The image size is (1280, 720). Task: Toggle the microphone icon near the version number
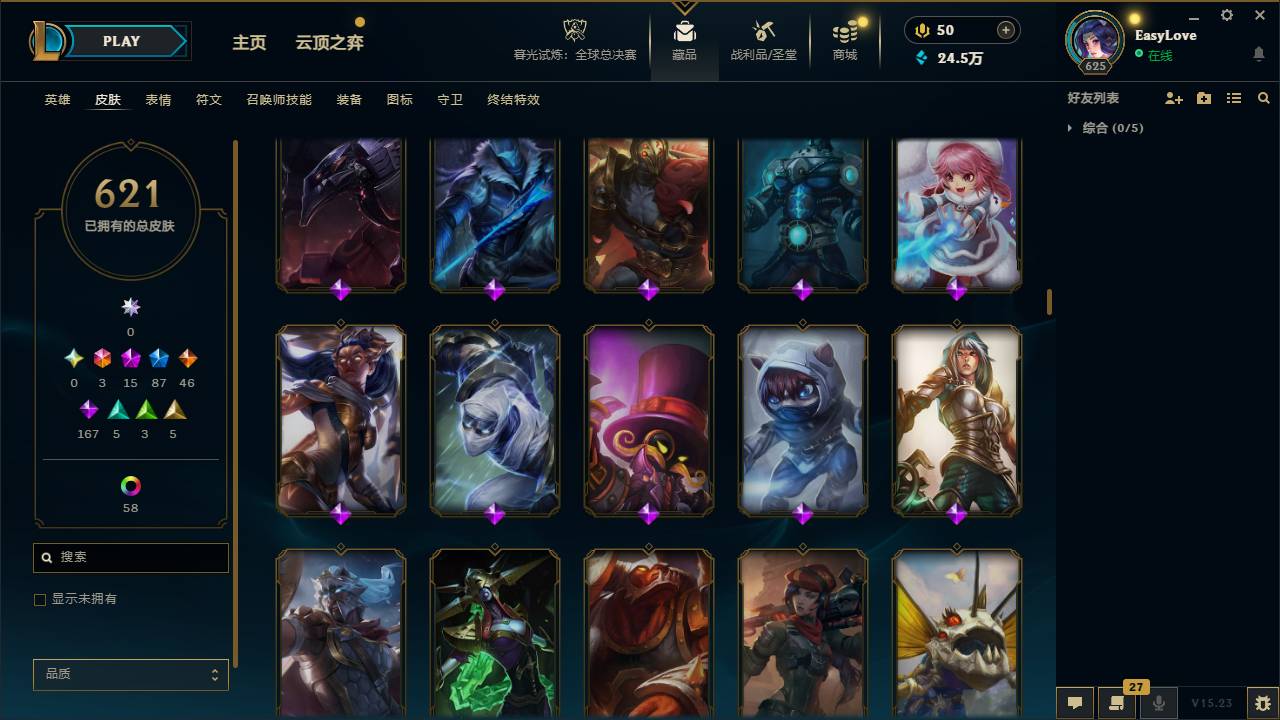pos(1159,704)
